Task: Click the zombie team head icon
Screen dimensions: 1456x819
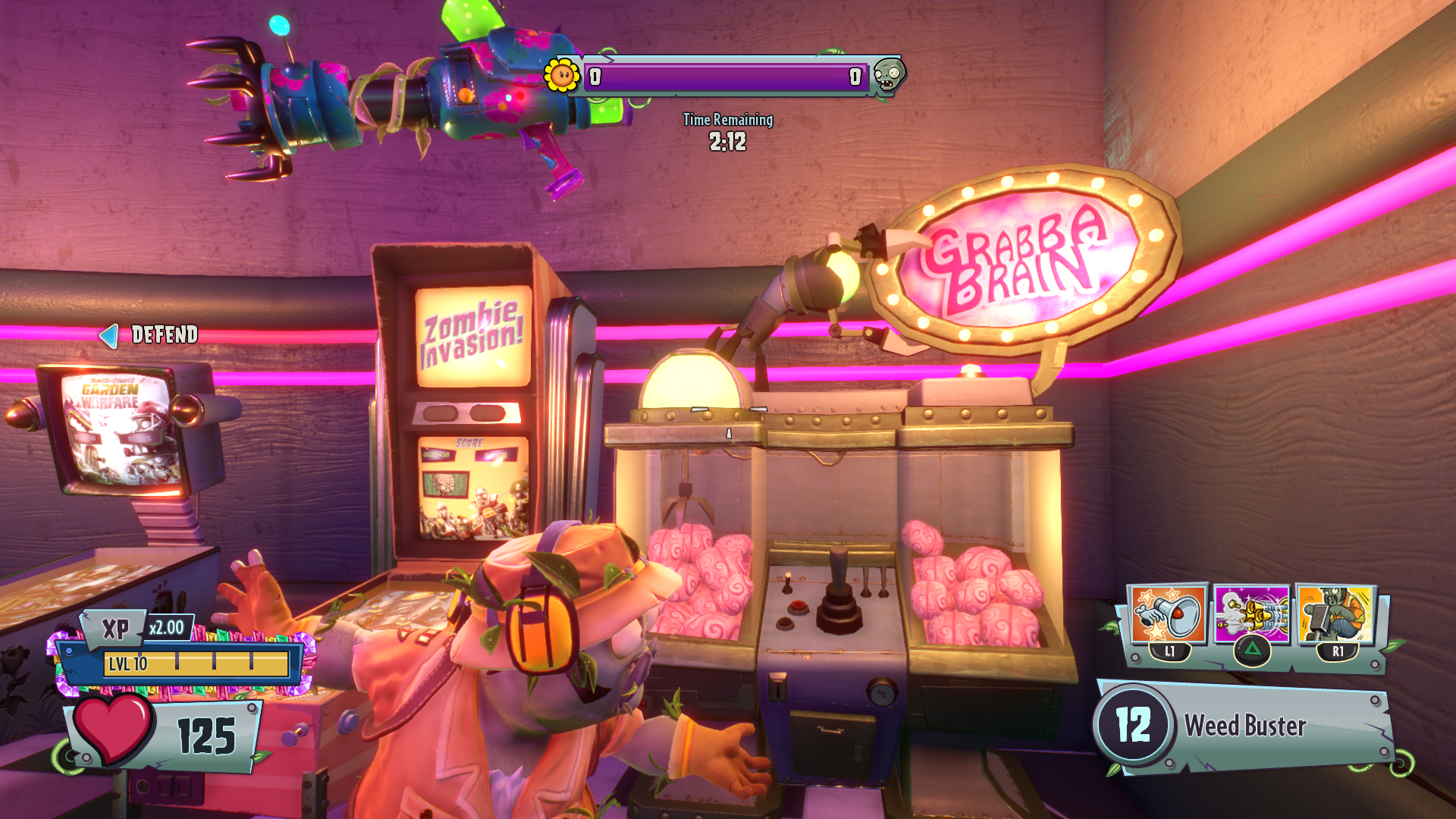Action: 888,75
